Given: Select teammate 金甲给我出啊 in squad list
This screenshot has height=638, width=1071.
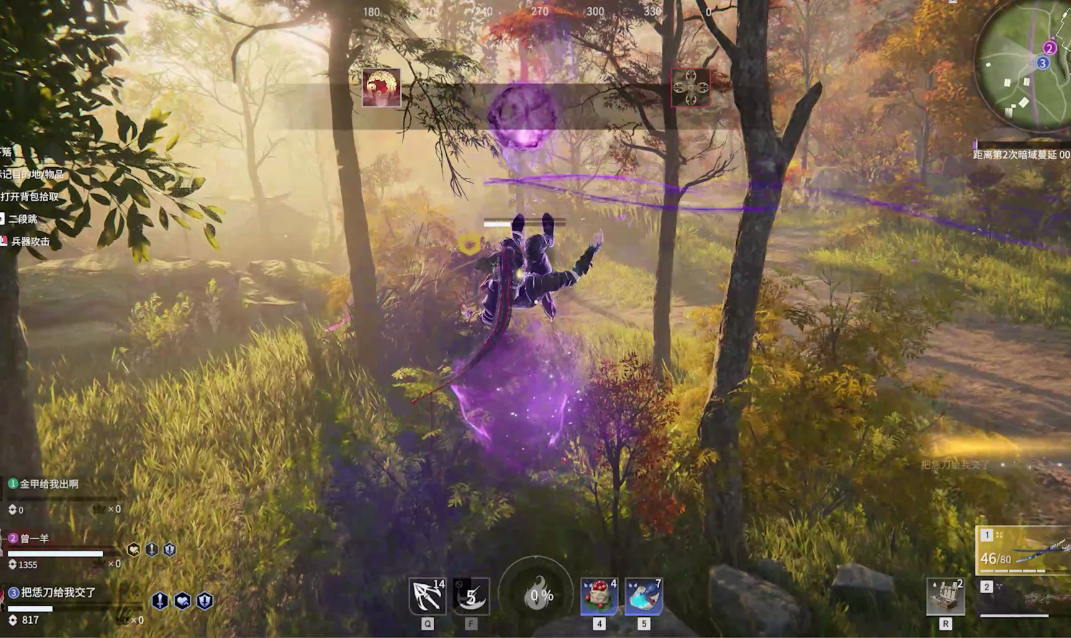Looking at the screenshot, I should pos(48,484).
